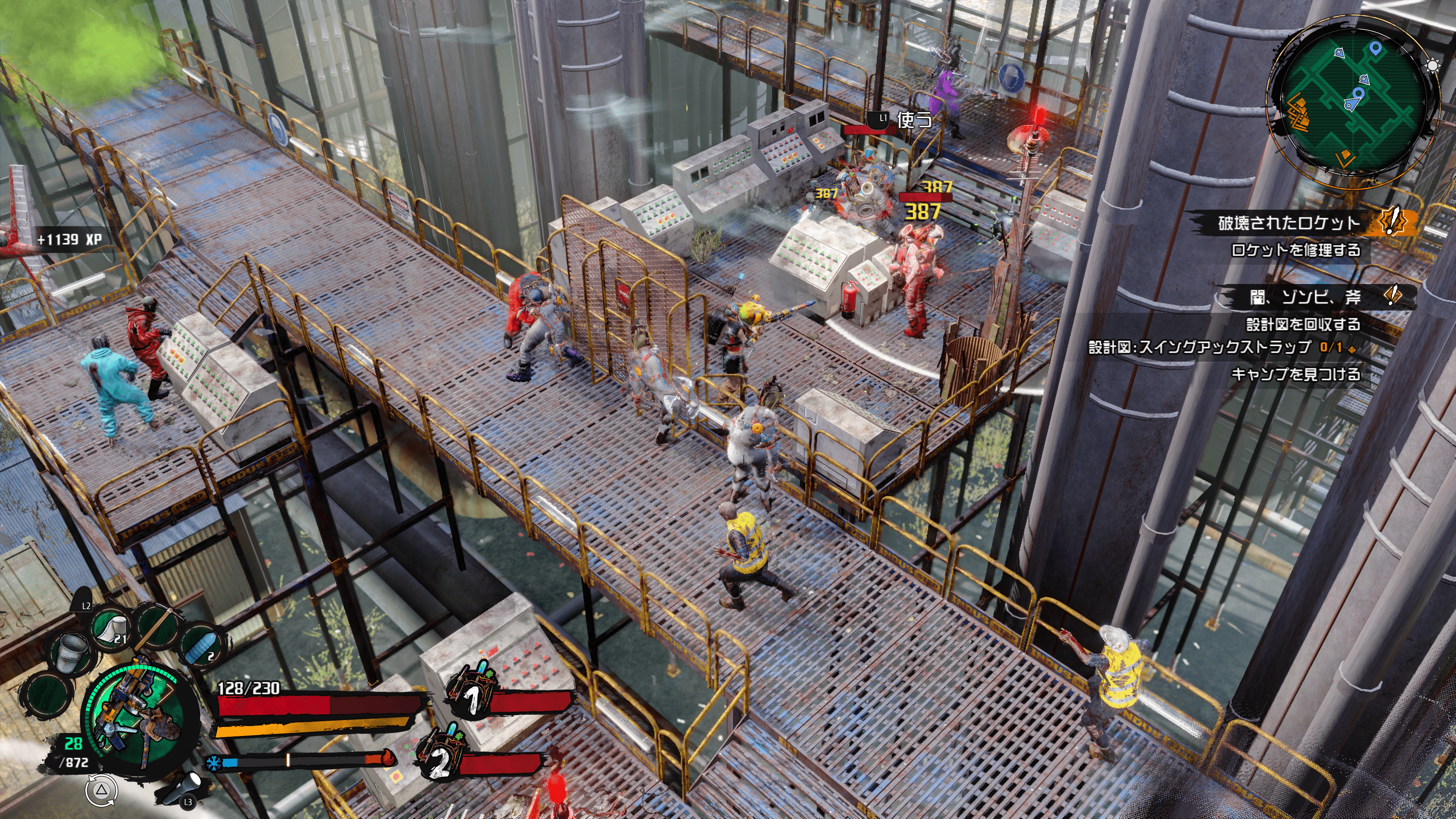The height and width of the screenshot is (819, 1456).
Task: Select the water bottle quick slot
Action: coord(202,647)
